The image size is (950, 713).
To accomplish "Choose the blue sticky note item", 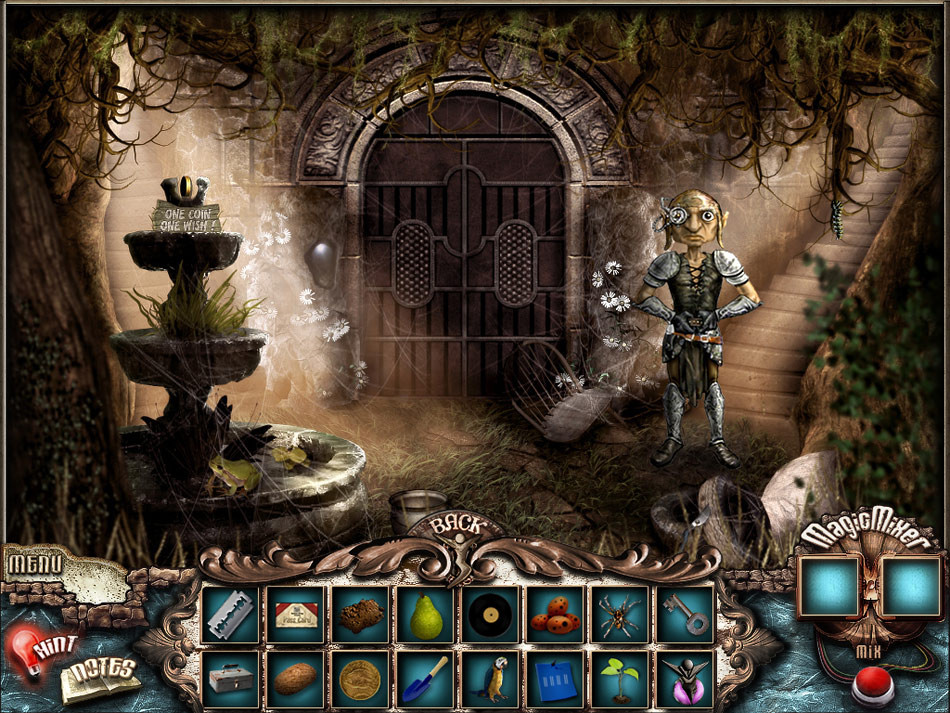I will click(x=555, y=679).
